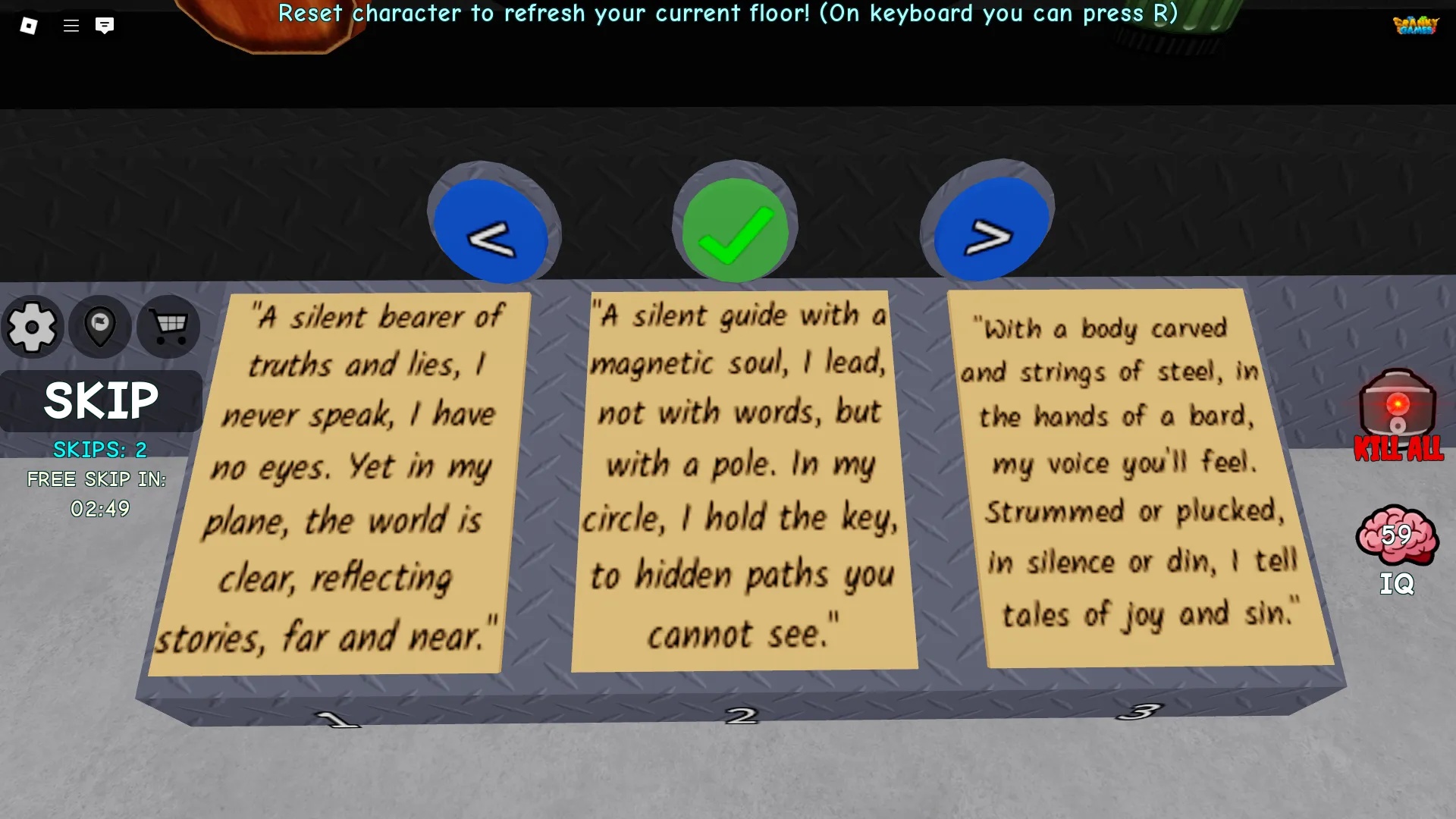Click the SKIP button
Screen dimensions: 1456x819
click(101, 401)
